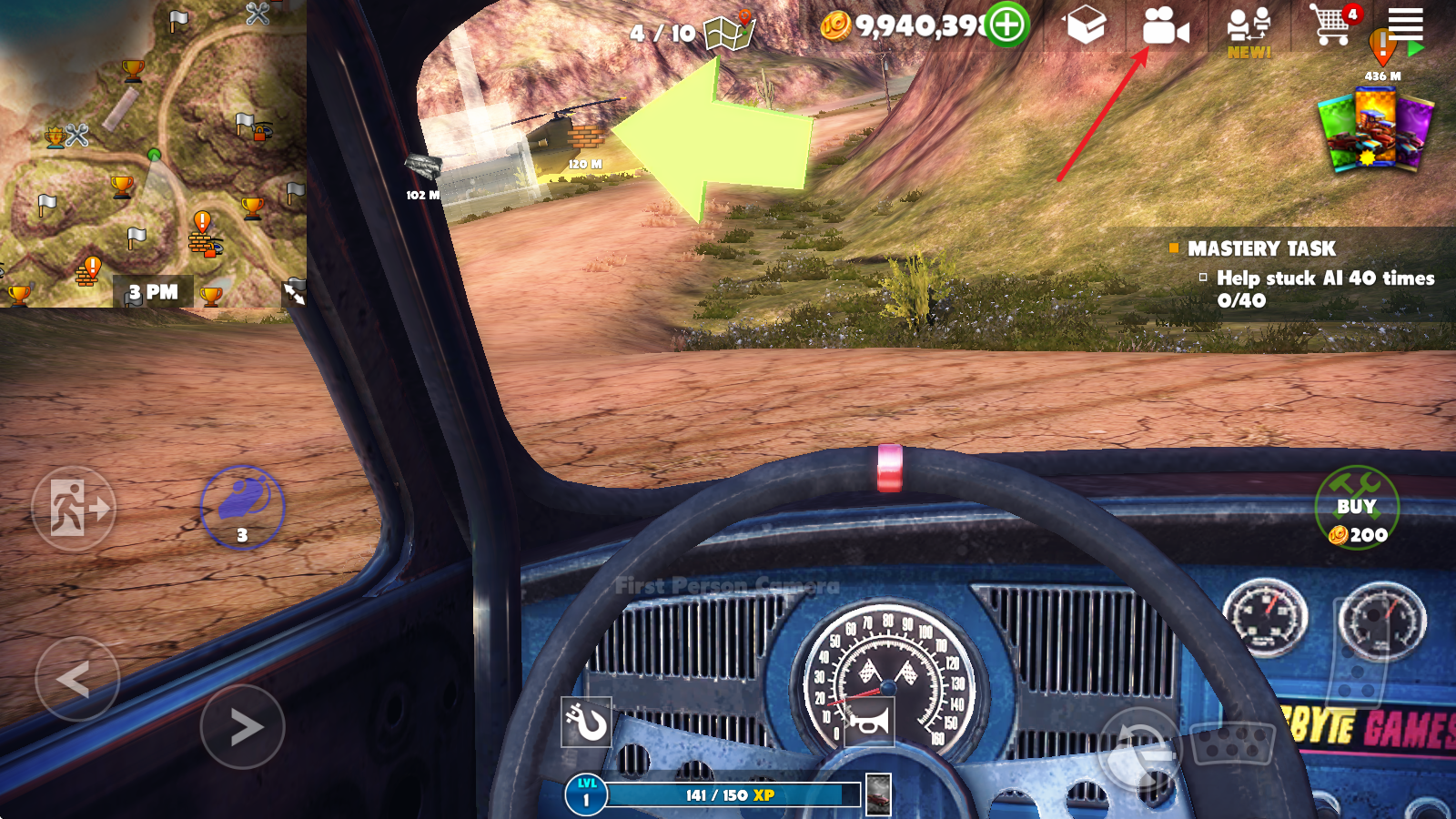
Task: Buy repair for 200 coins
Action: pos(1357,508)
